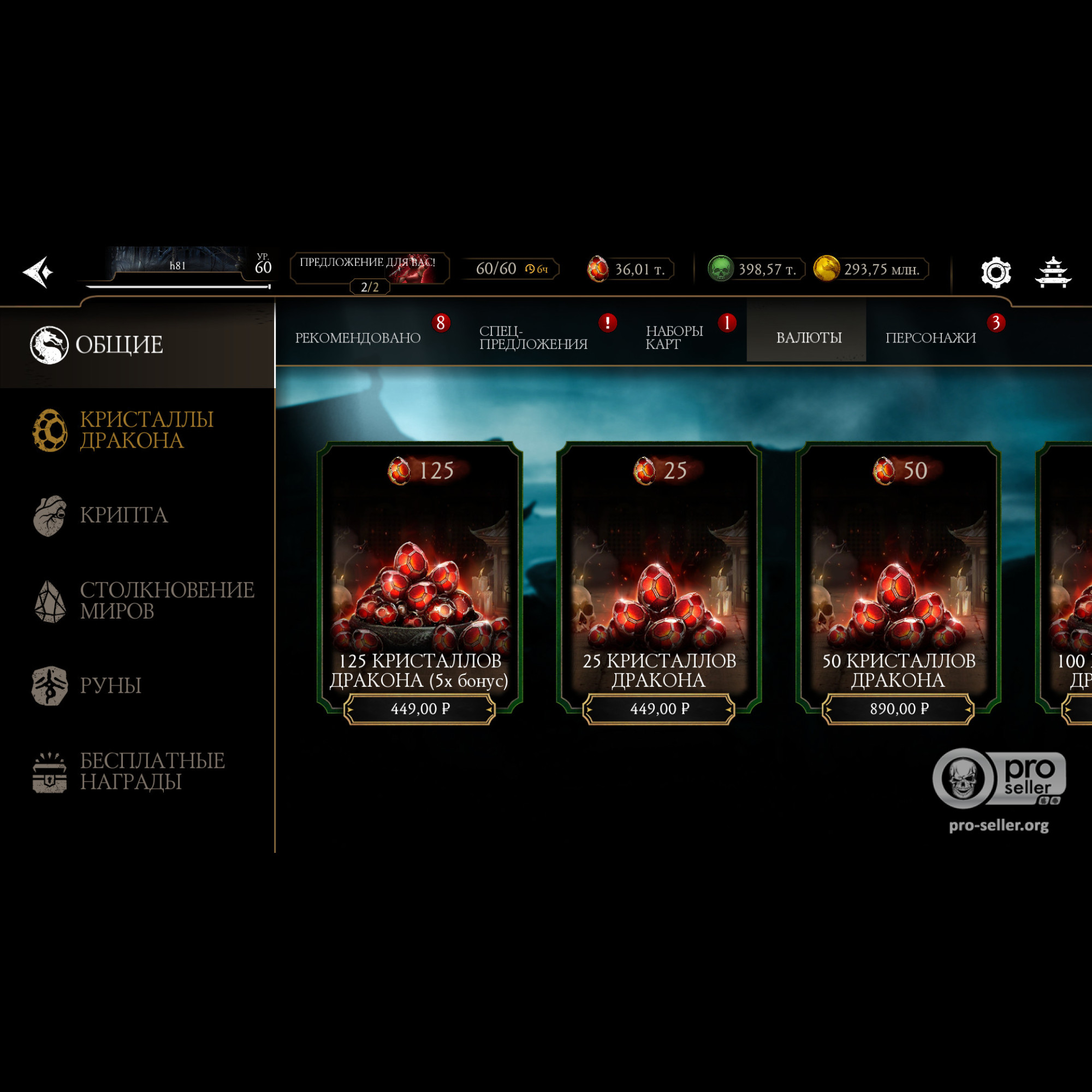Select the Общие category
The width and height of the screenshot is (1092, 1092).
[x=118, y=345]
